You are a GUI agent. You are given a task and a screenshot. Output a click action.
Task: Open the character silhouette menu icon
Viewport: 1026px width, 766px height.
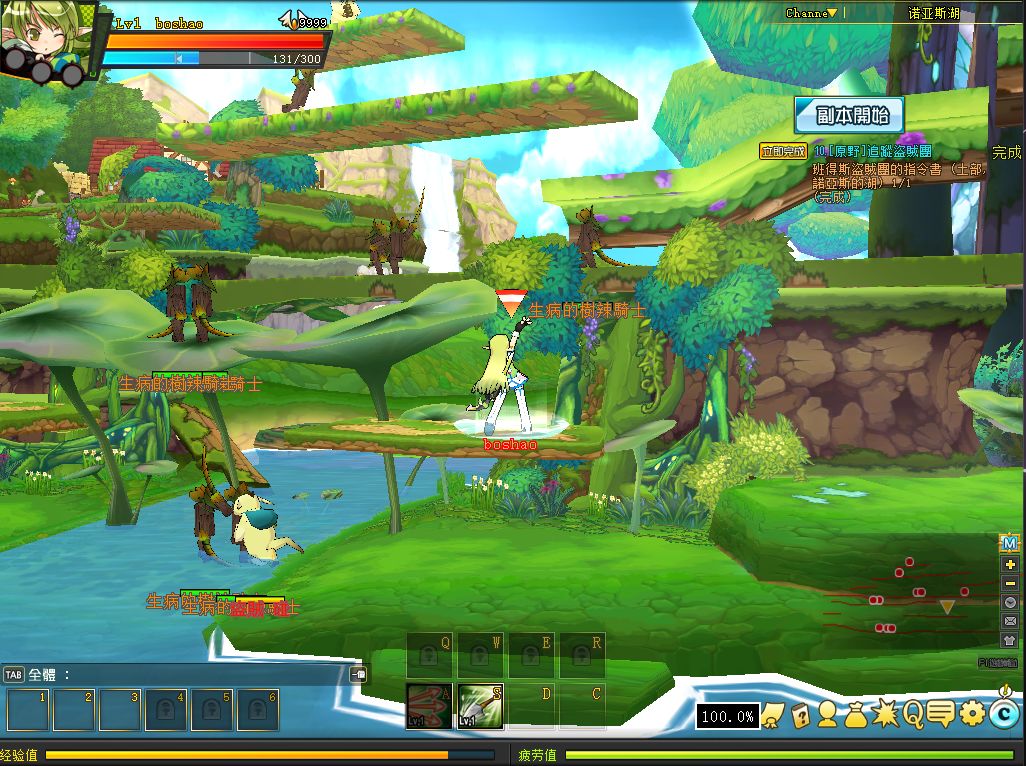[x=828, y=714]
